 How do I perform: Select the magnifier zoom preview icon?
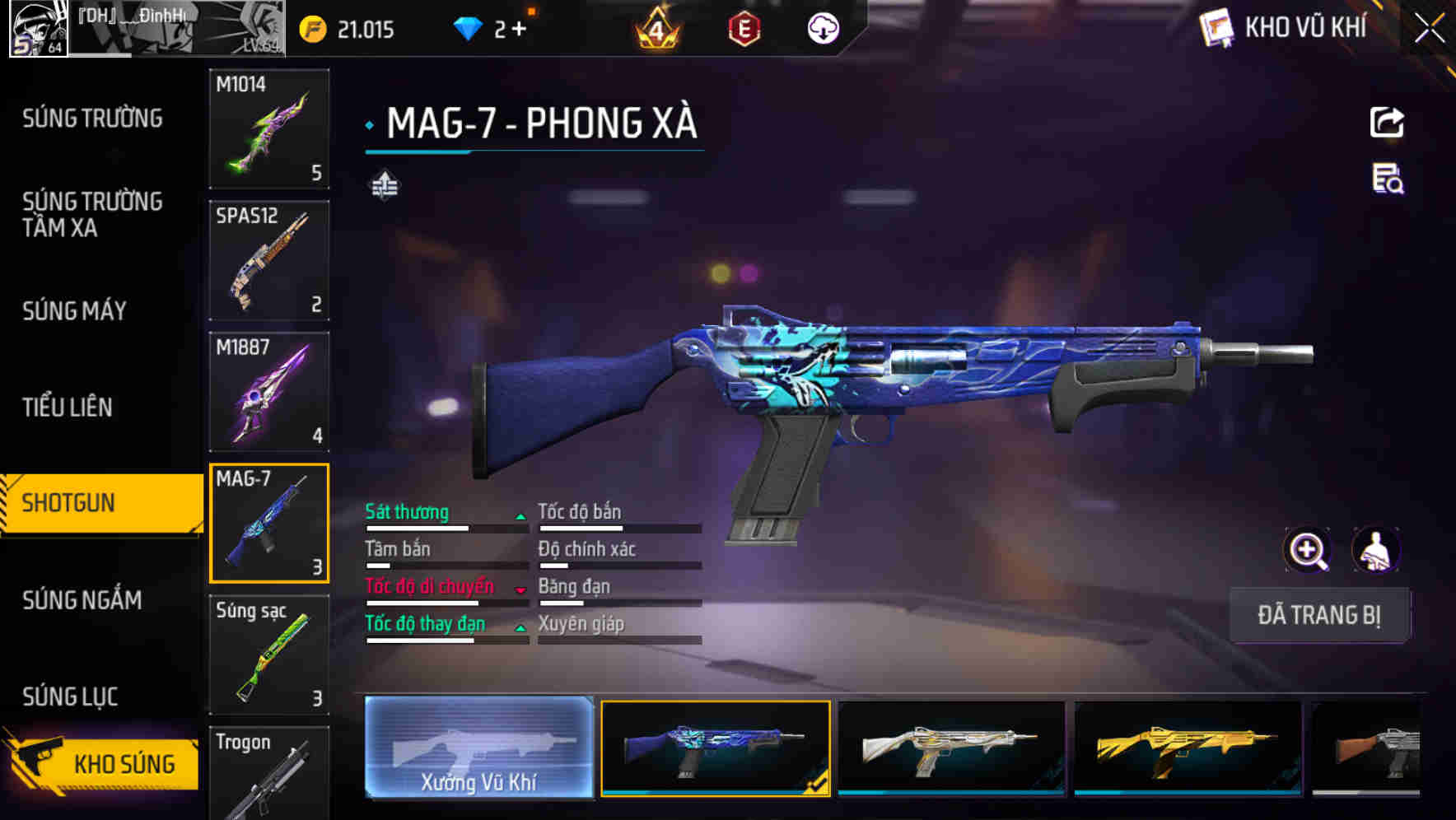pyautogui.click(x=1309, y=550)
